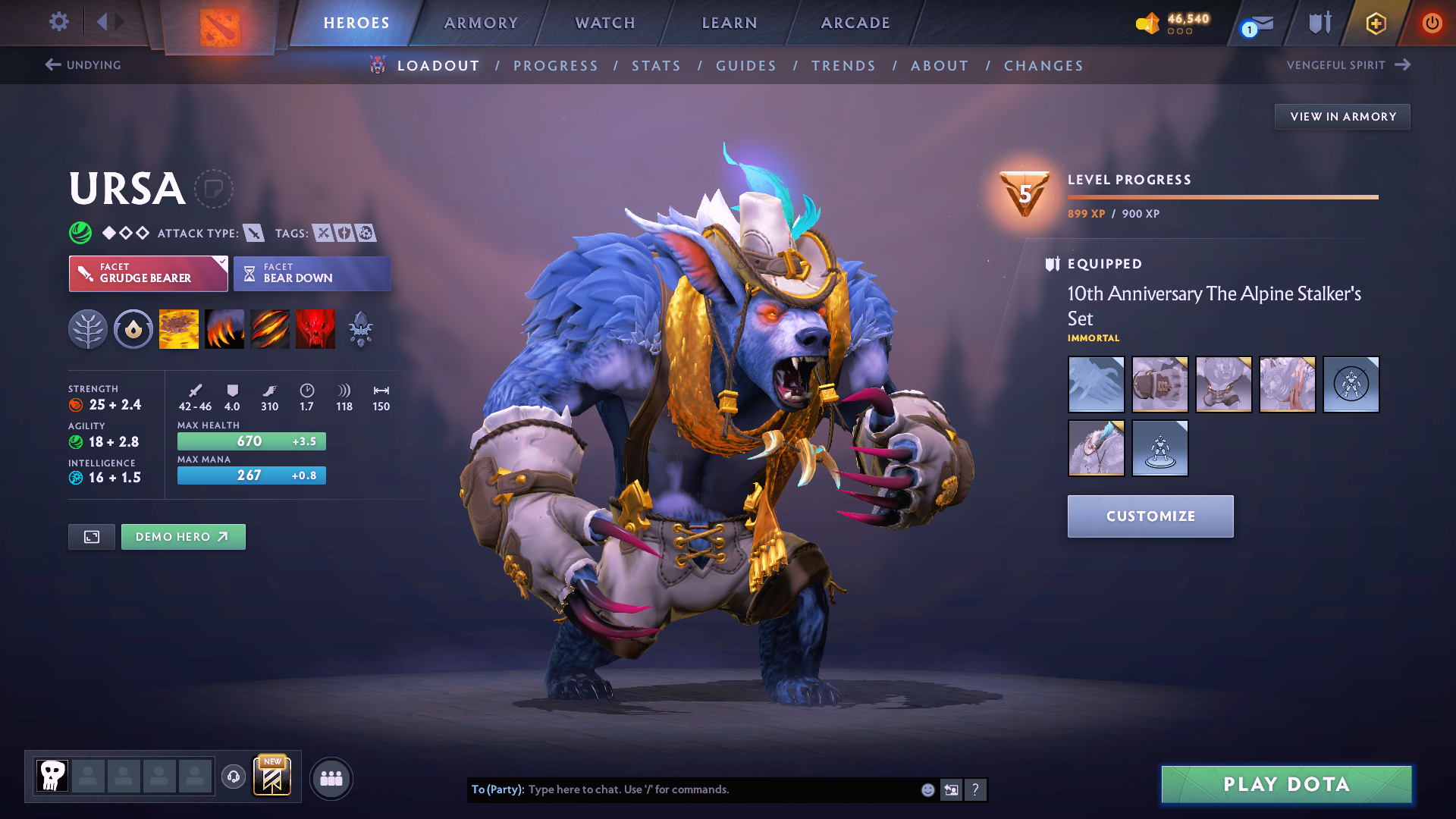The width and height of the screenshot is (1456, 819).
Task: Open the emoji picker in chat
Action: coord(927,789)
